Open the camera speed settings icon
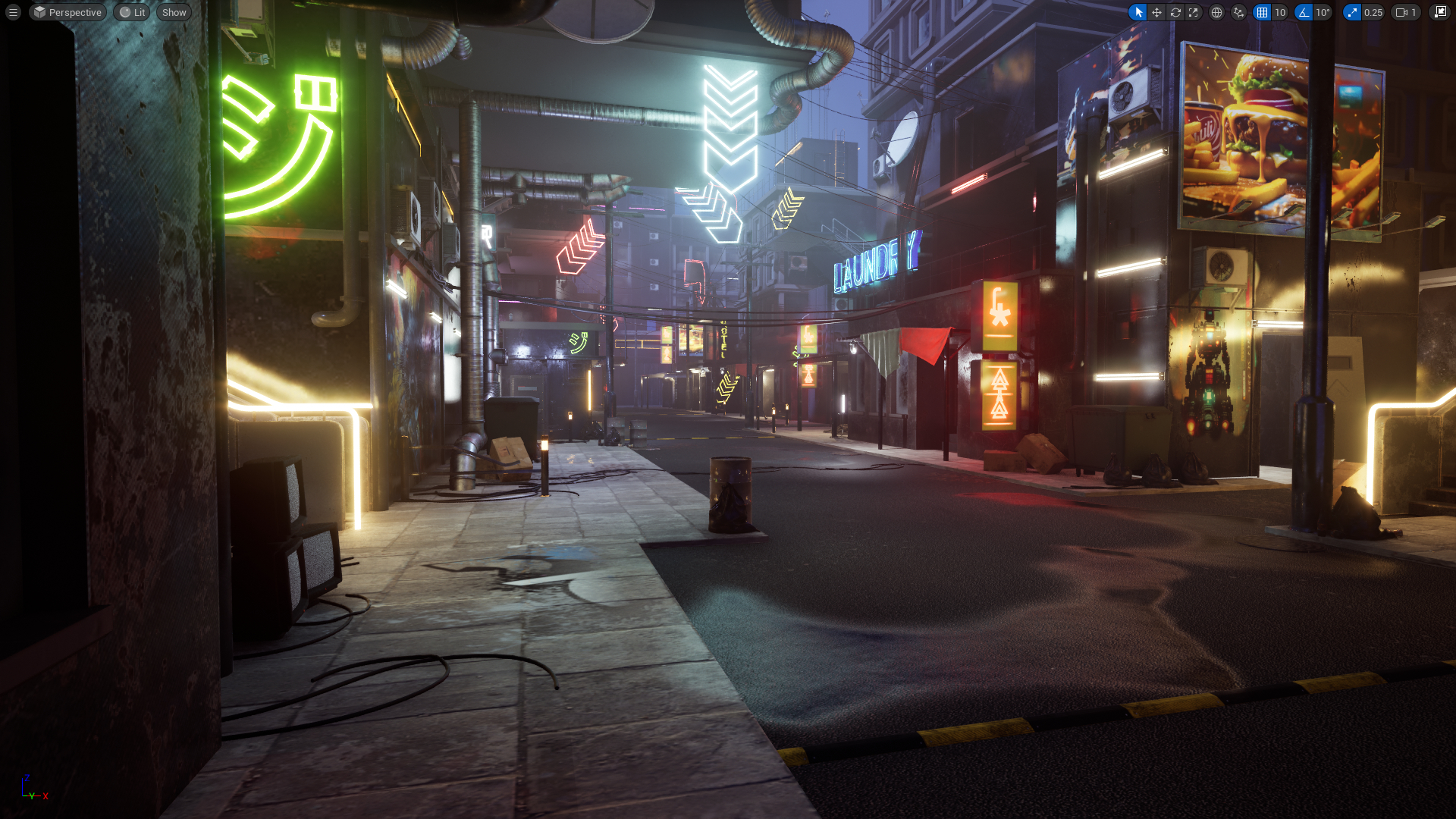 click(1401, 12)
